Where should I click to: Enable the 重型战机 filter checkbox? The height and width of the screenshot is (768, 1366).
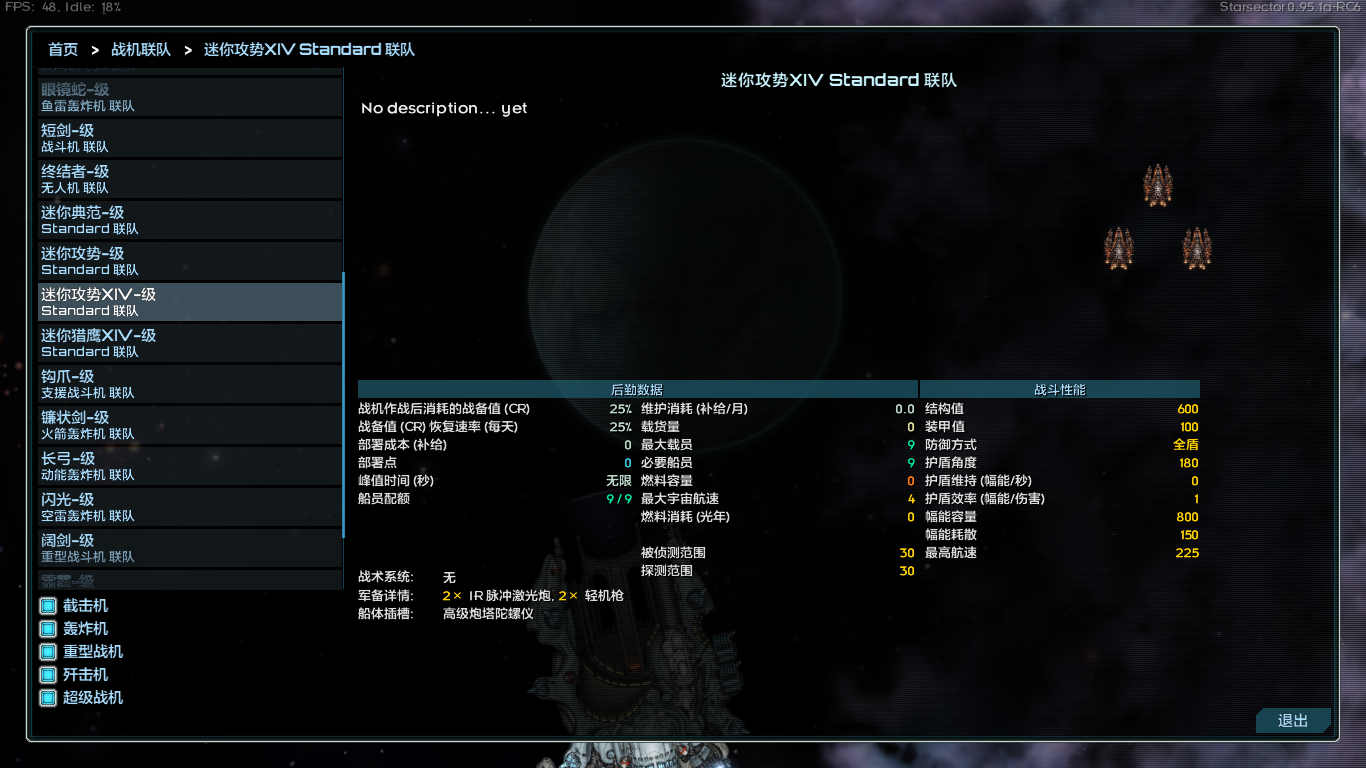(46, 651)
